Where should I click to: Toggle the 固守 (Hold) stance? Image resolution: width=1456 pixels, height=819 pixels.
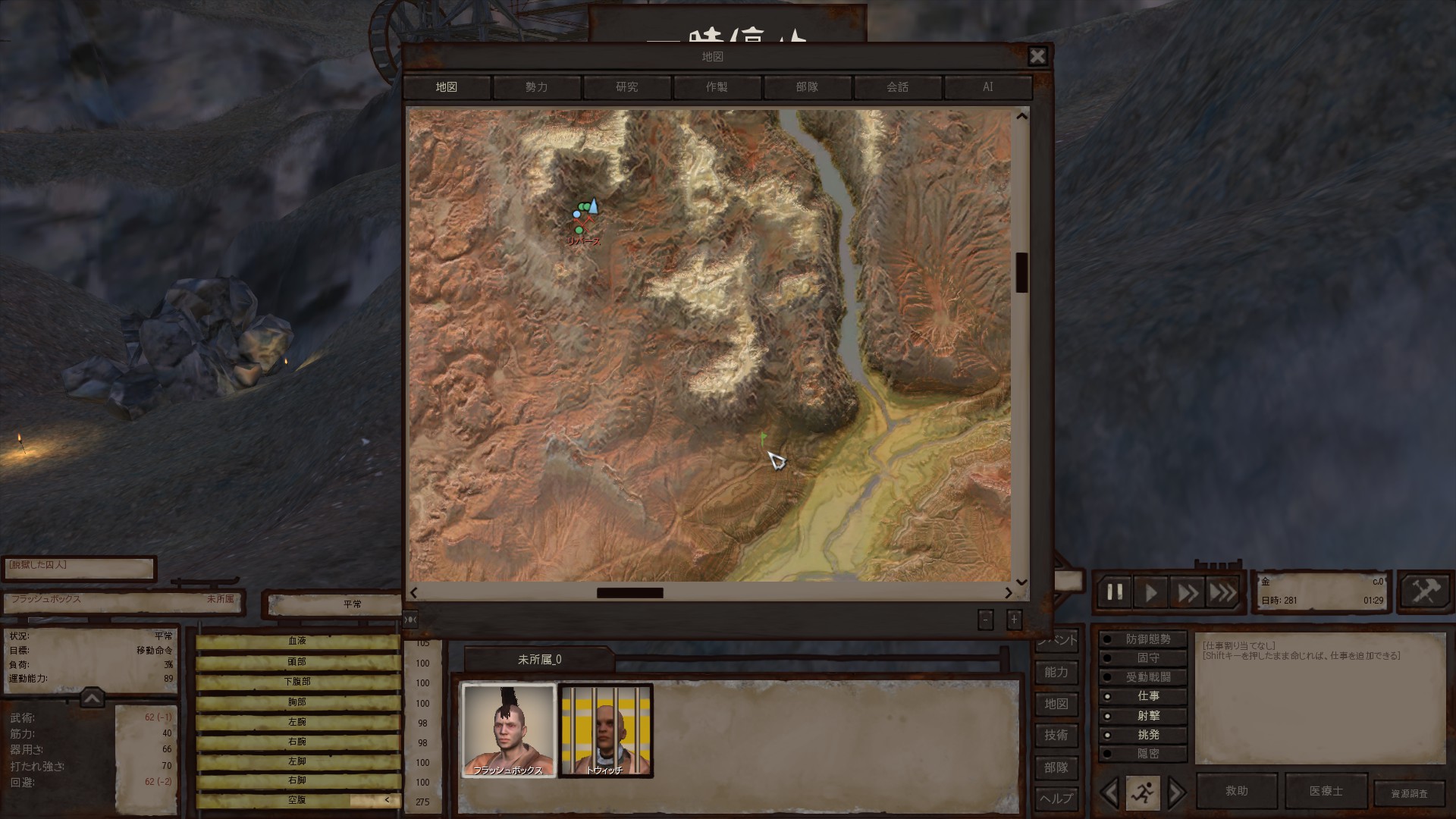click(x=1147, y=658)
